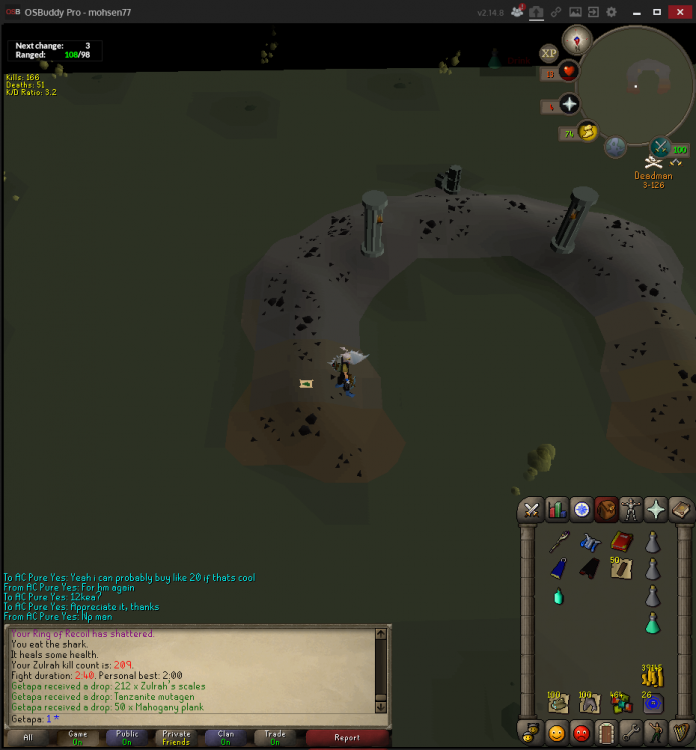Image resolution: width=696 pixels, height=750 pixels.
Task: Activate quick prayers orb
Action: (569, 104)
